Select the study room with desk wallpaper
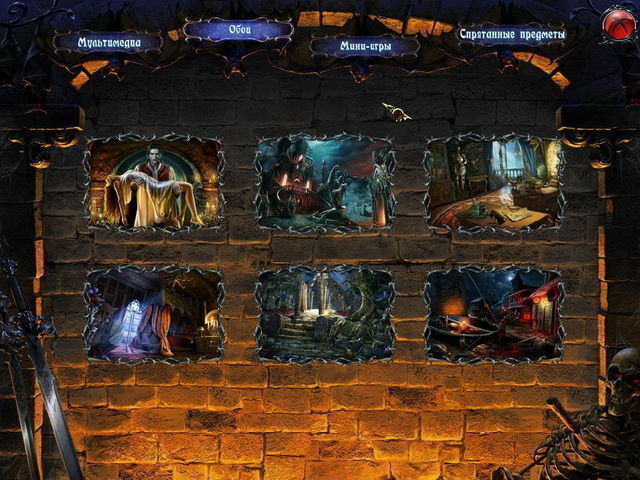This screenshot has height=480, width=640. click(x=494, y=184)
